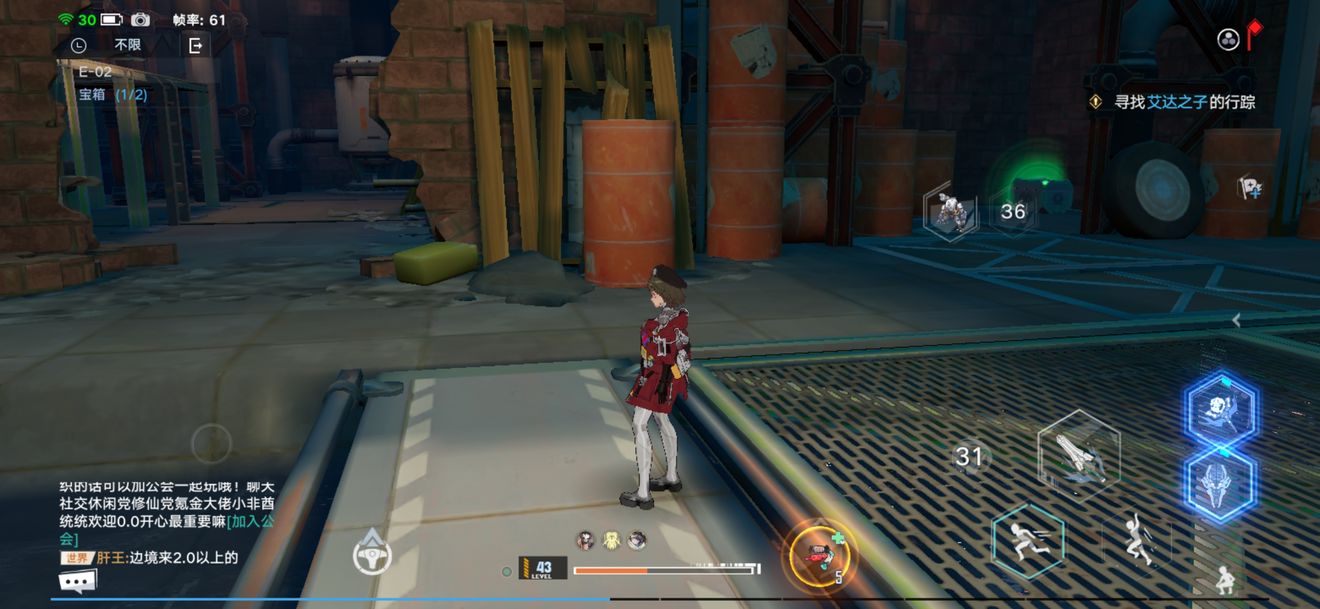Select the robot enemy target portrait
This screenshot has height=609, width=1320.
click(x=950, y=212)
